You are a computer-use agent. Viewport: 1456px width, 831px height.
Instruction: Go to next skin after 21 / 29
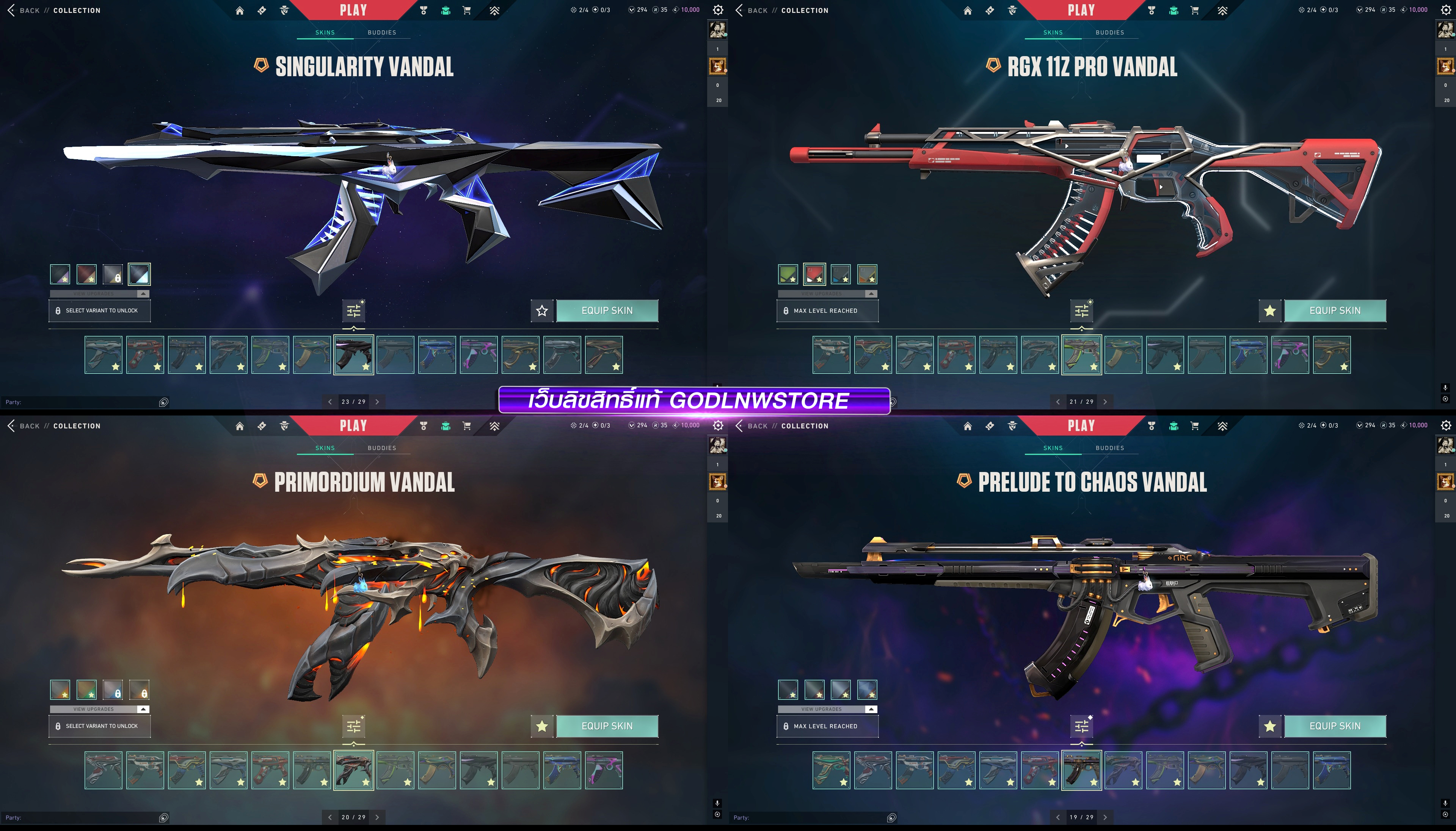coord(1105,402)
